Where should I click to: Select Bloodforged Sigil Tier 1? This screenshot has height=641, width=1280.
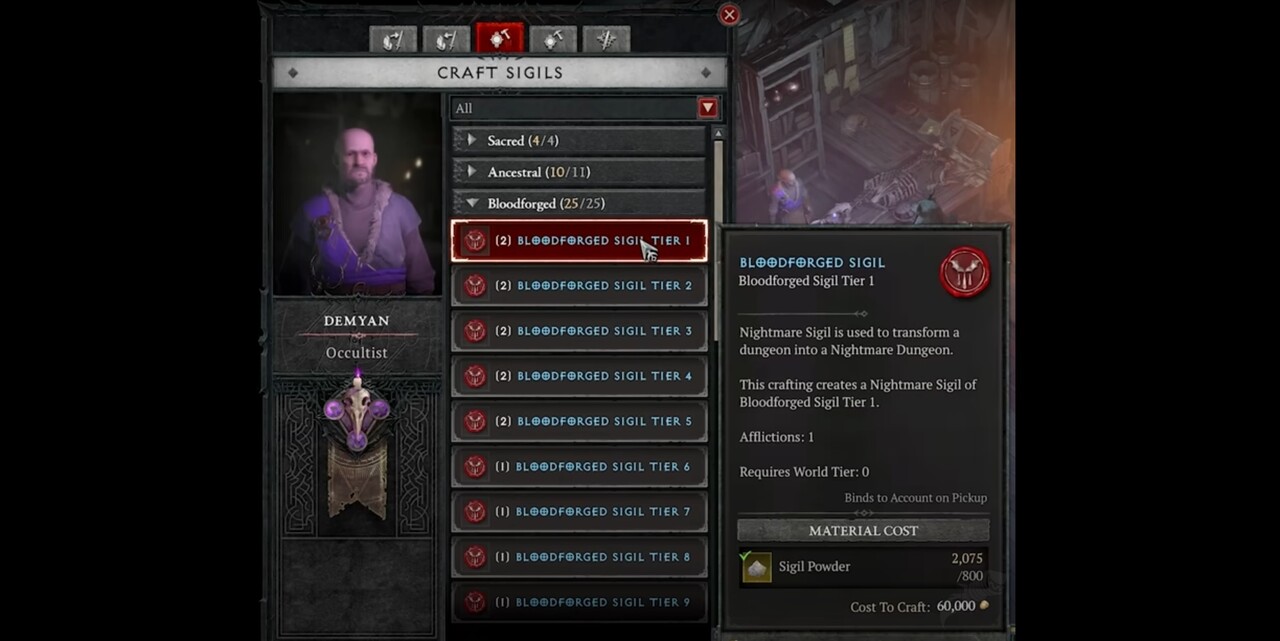[x=579, y=241]
